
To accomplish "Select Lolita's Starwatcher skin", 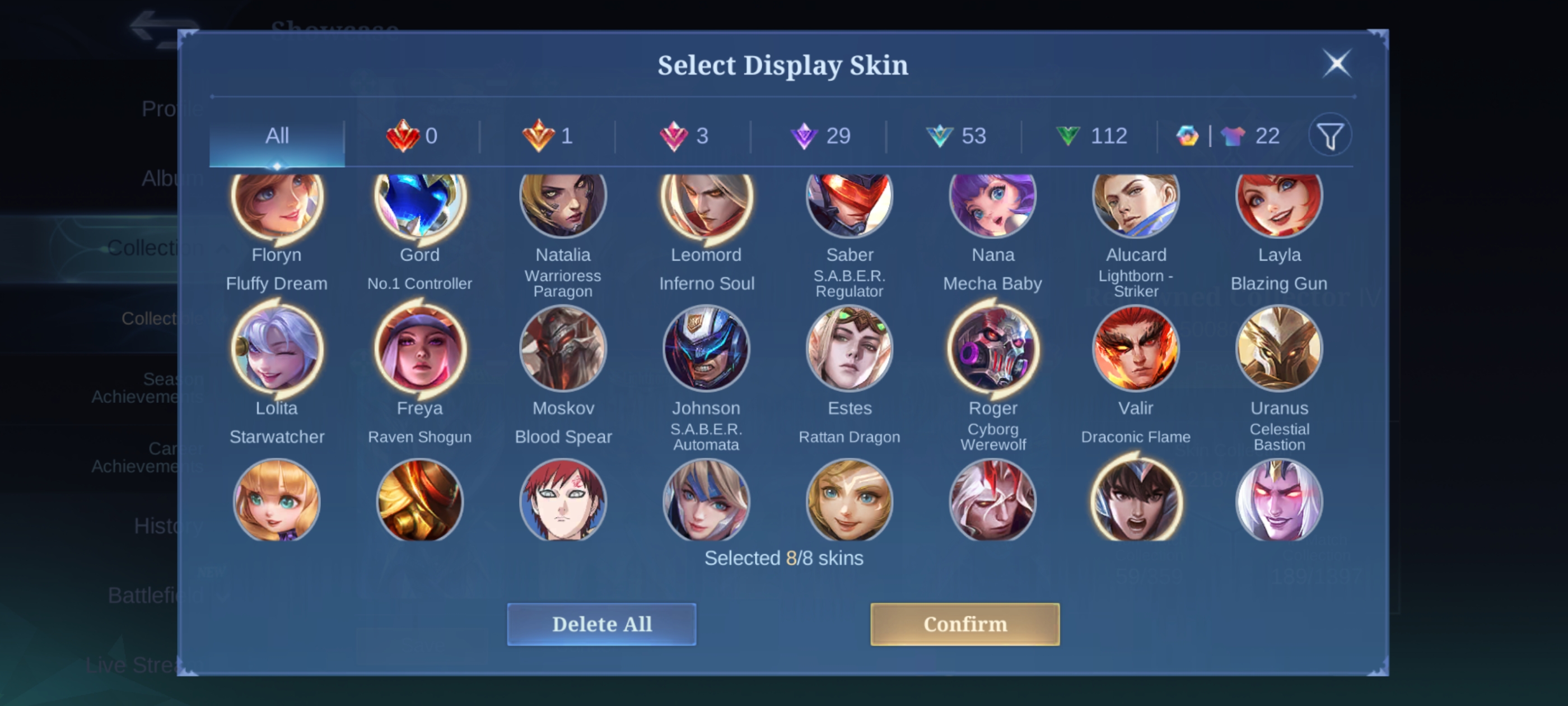I will [x=277, y=349].
